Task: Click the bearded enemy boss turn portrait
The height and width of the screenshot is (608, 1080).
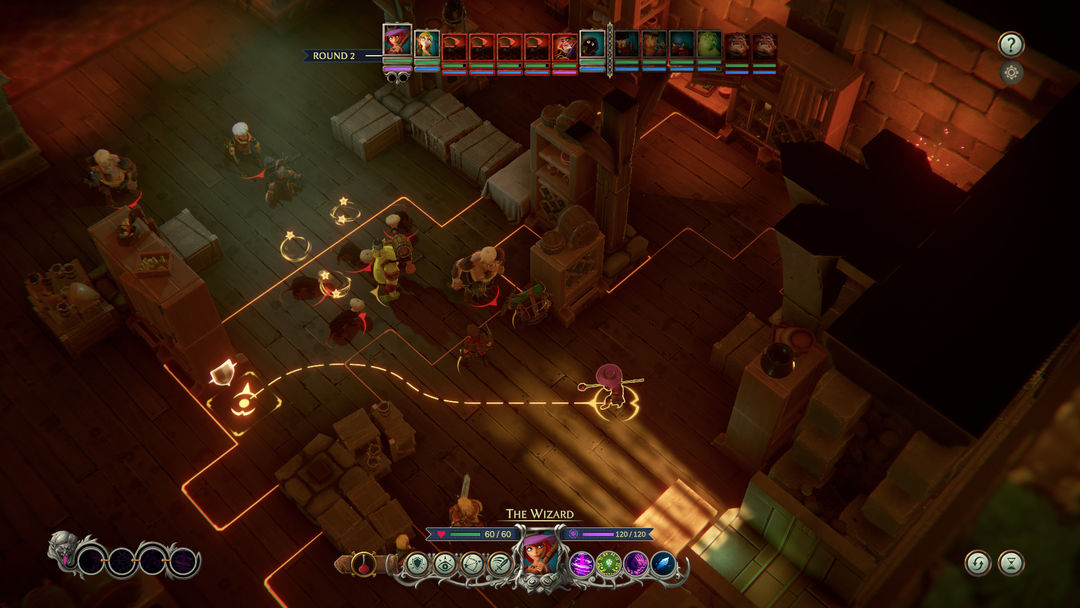Action: (565, 46)
